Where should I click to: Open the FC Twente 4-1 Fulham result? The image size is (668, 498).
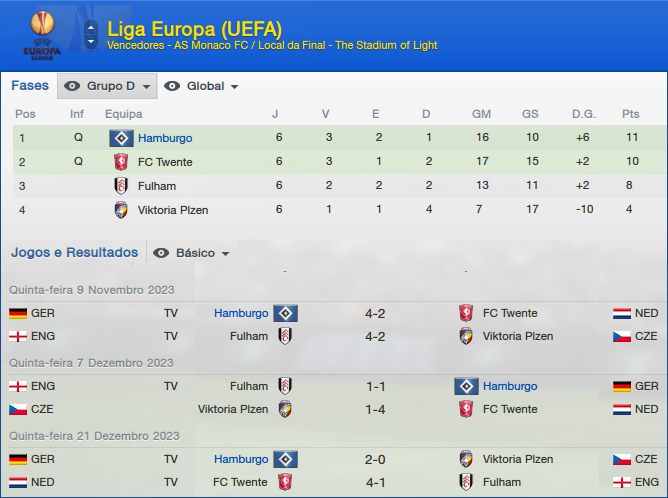pos(375,482)
